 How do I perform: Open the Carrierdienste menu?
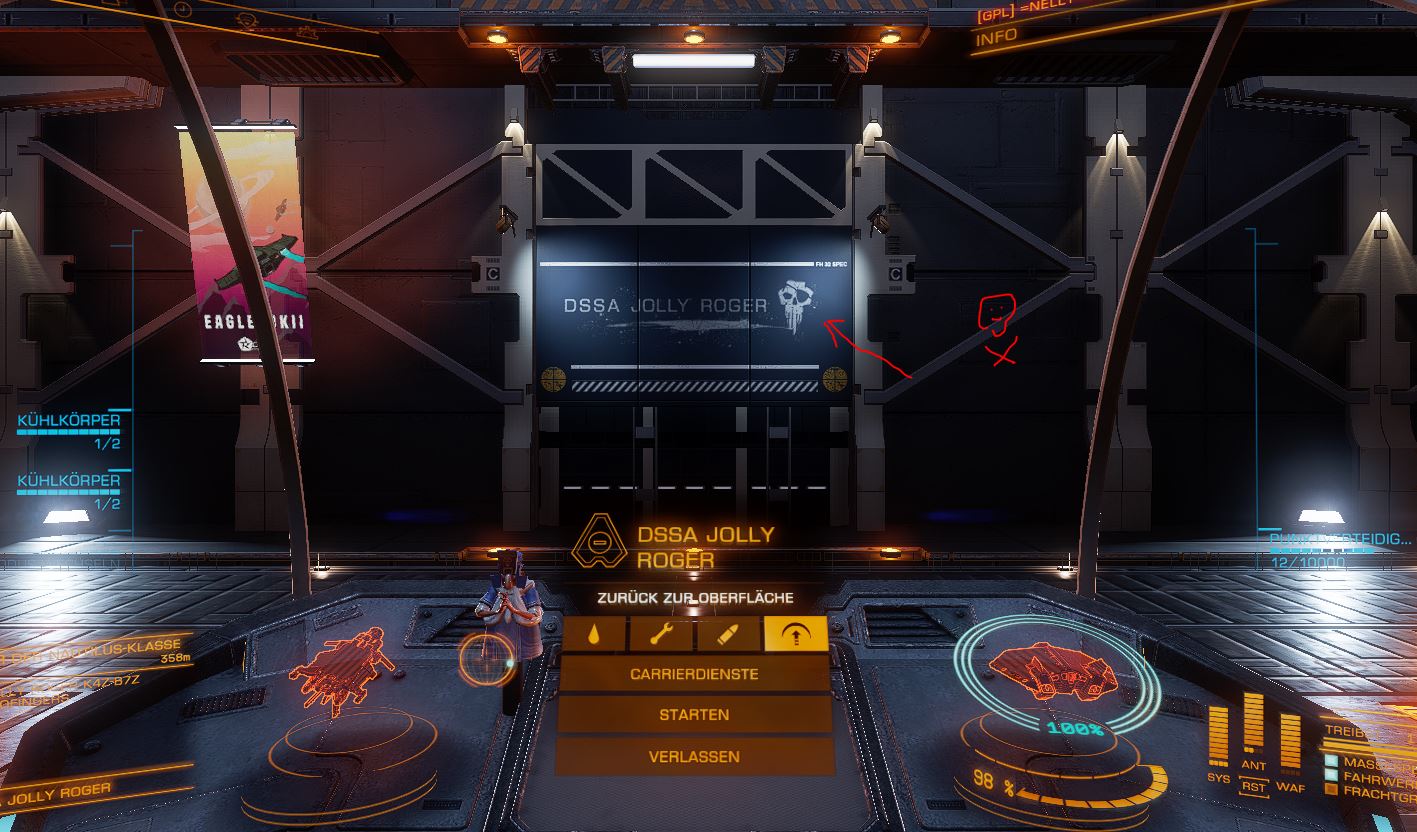coord(694,674)
